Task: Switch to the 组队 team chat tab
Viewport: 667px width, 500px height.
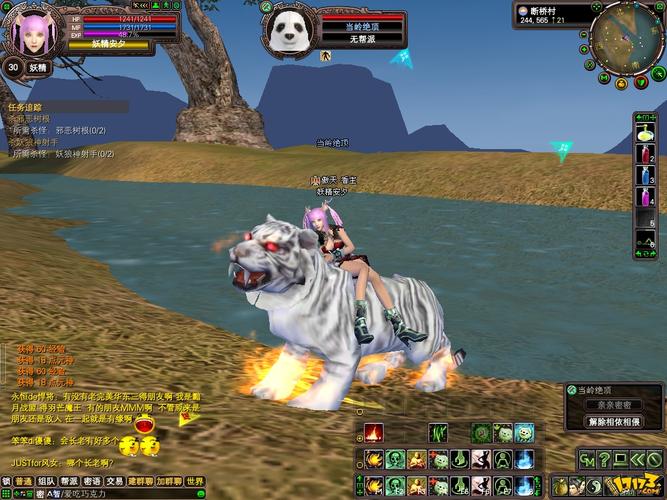Action: [46, 481]
